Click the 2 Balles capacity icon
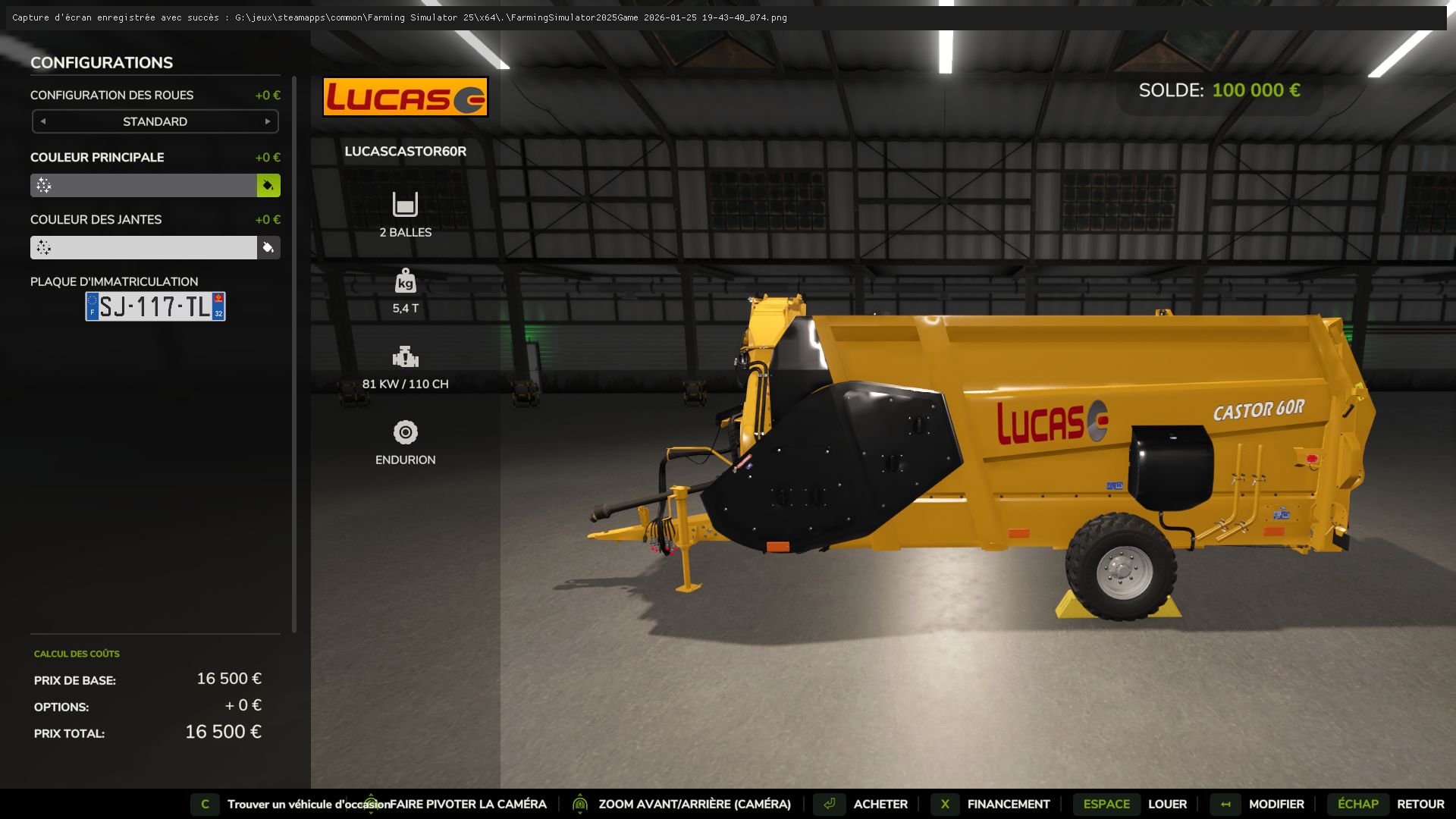The width and height of the screenshot is (1456, 819). (406, 205)
